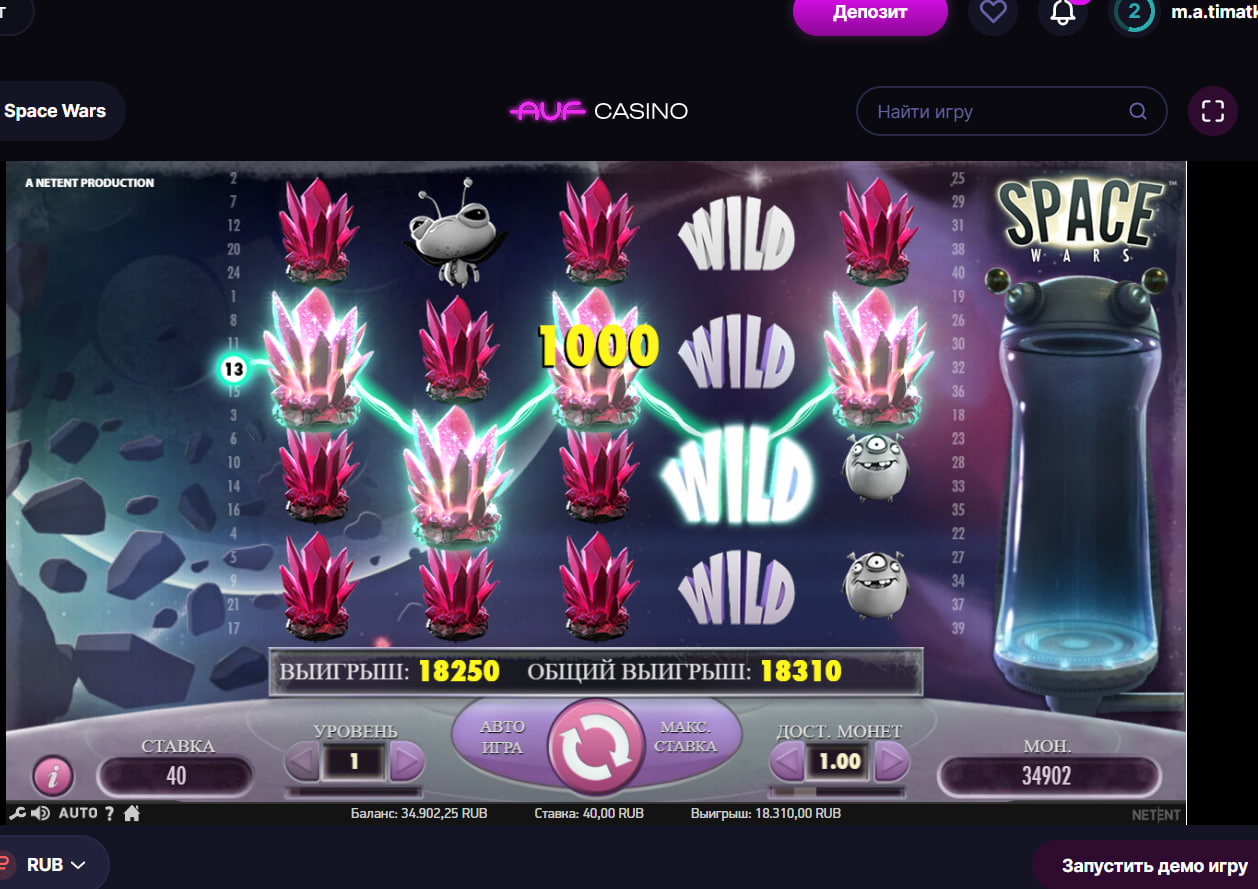This screenshot has height=889, width=1258.
Task: Decrease the bet level (Уровень)
Action: point(302,763)
